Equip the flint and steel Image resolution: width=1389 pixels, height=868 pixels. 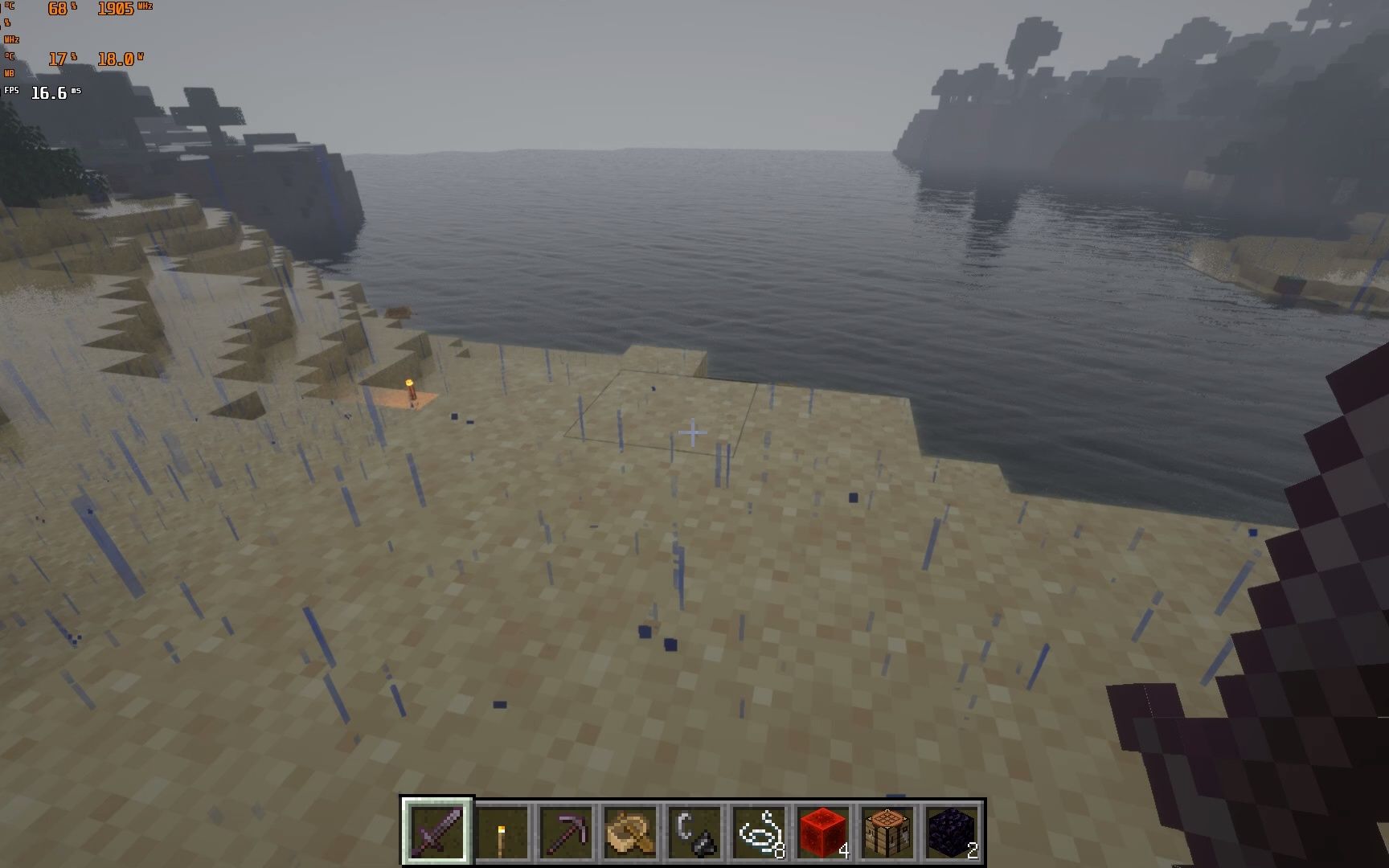click(x=694, y=832)
